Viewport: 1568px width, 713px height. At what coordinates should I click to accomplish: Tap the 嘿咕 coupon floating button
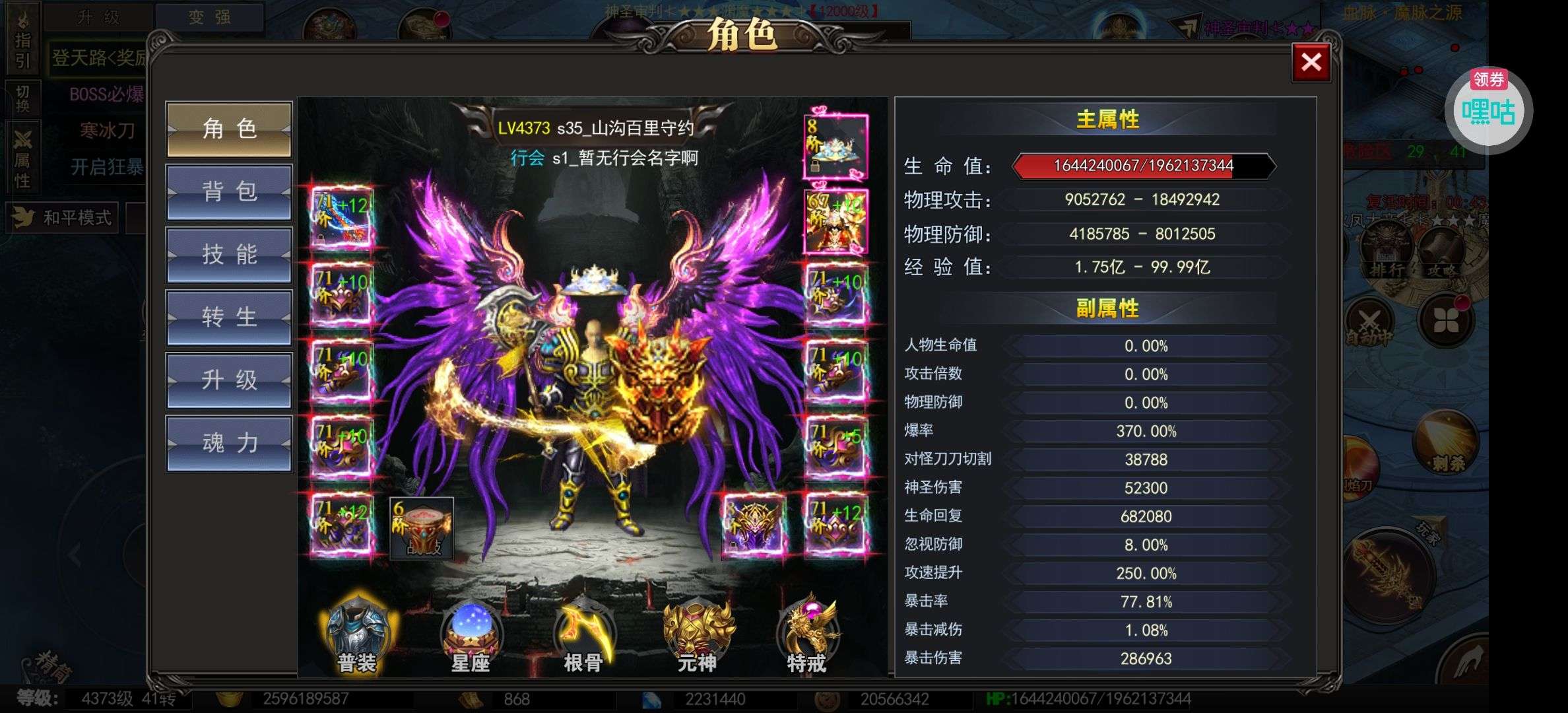point(1489,111)
